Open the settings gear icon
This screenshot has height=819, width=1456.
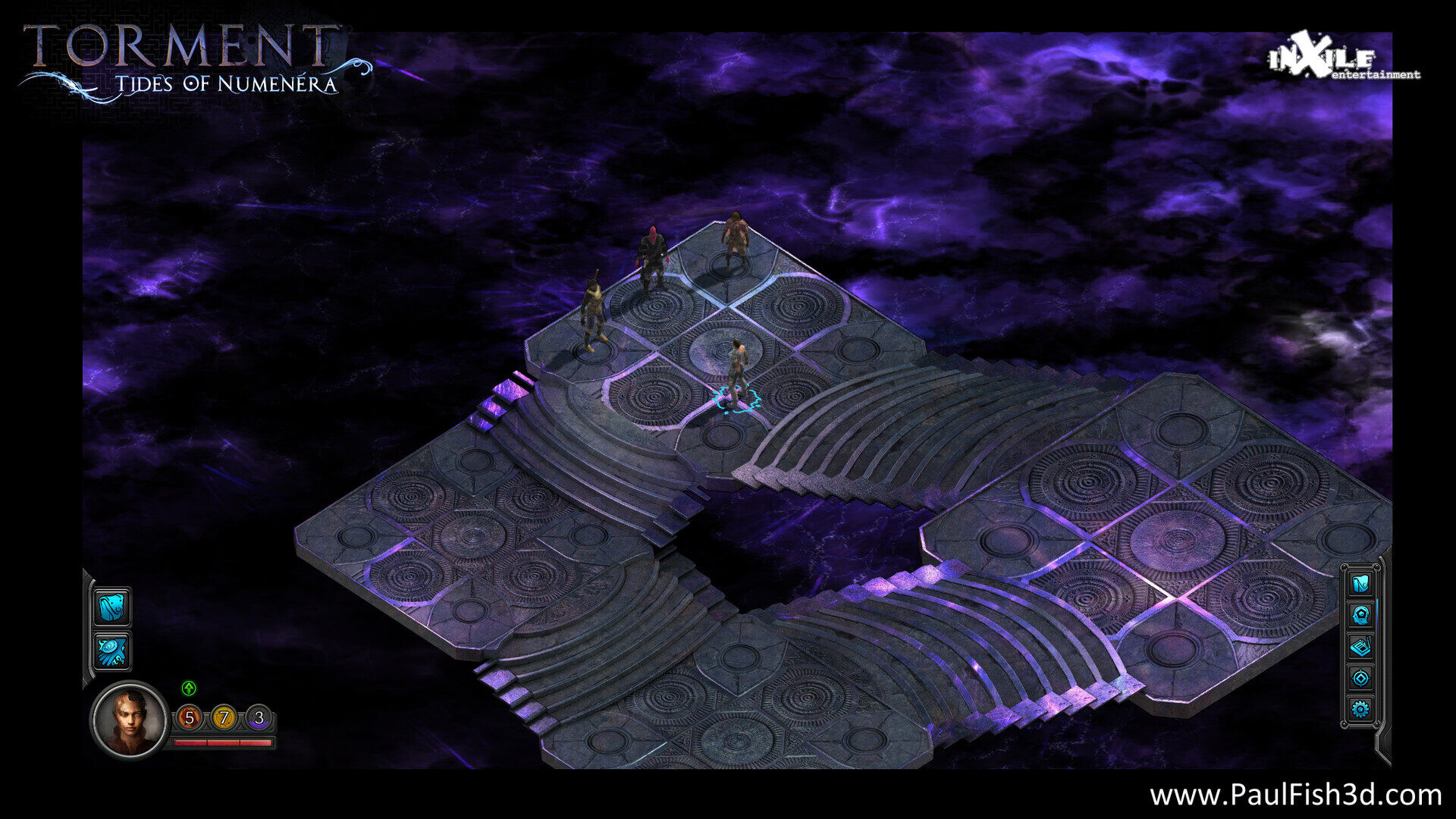(x=1360, y=710)
